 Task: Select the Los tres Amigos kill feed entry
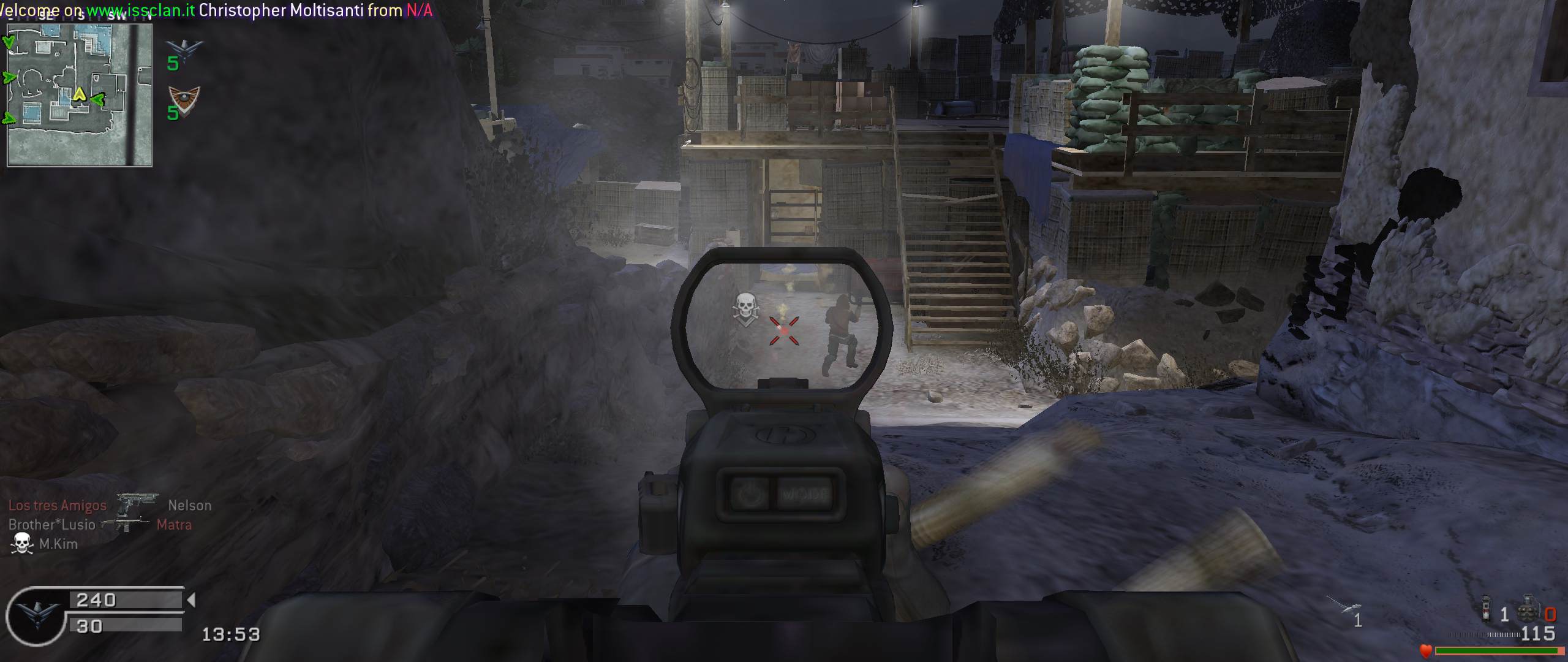[x=58, y=506]
